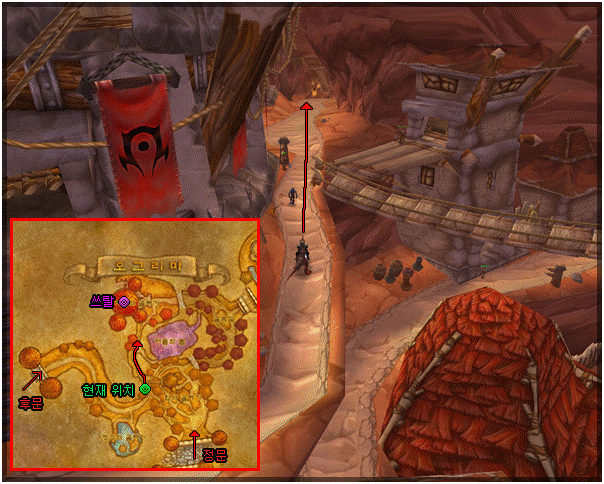This screenshot has height=484, width=604.
Task: Click the purple Thrall (쓰랄) map marker
Action: click(x=124, y=300)
